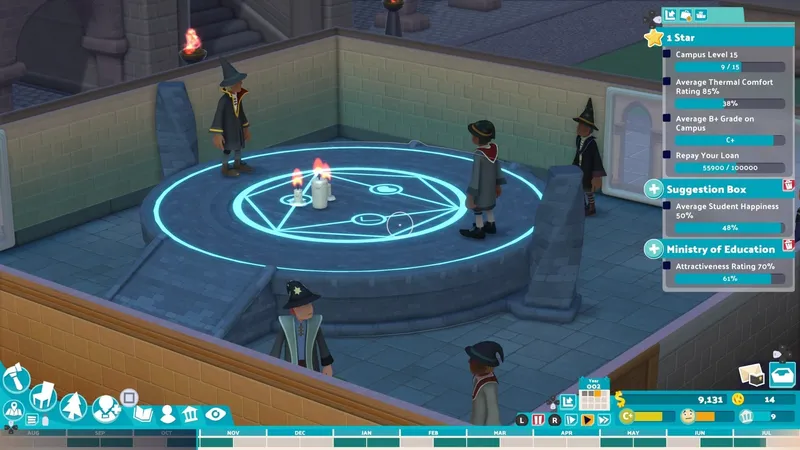Open the envelope messages icon
This screenshot has height=450, width=800.
click(750, 374)
